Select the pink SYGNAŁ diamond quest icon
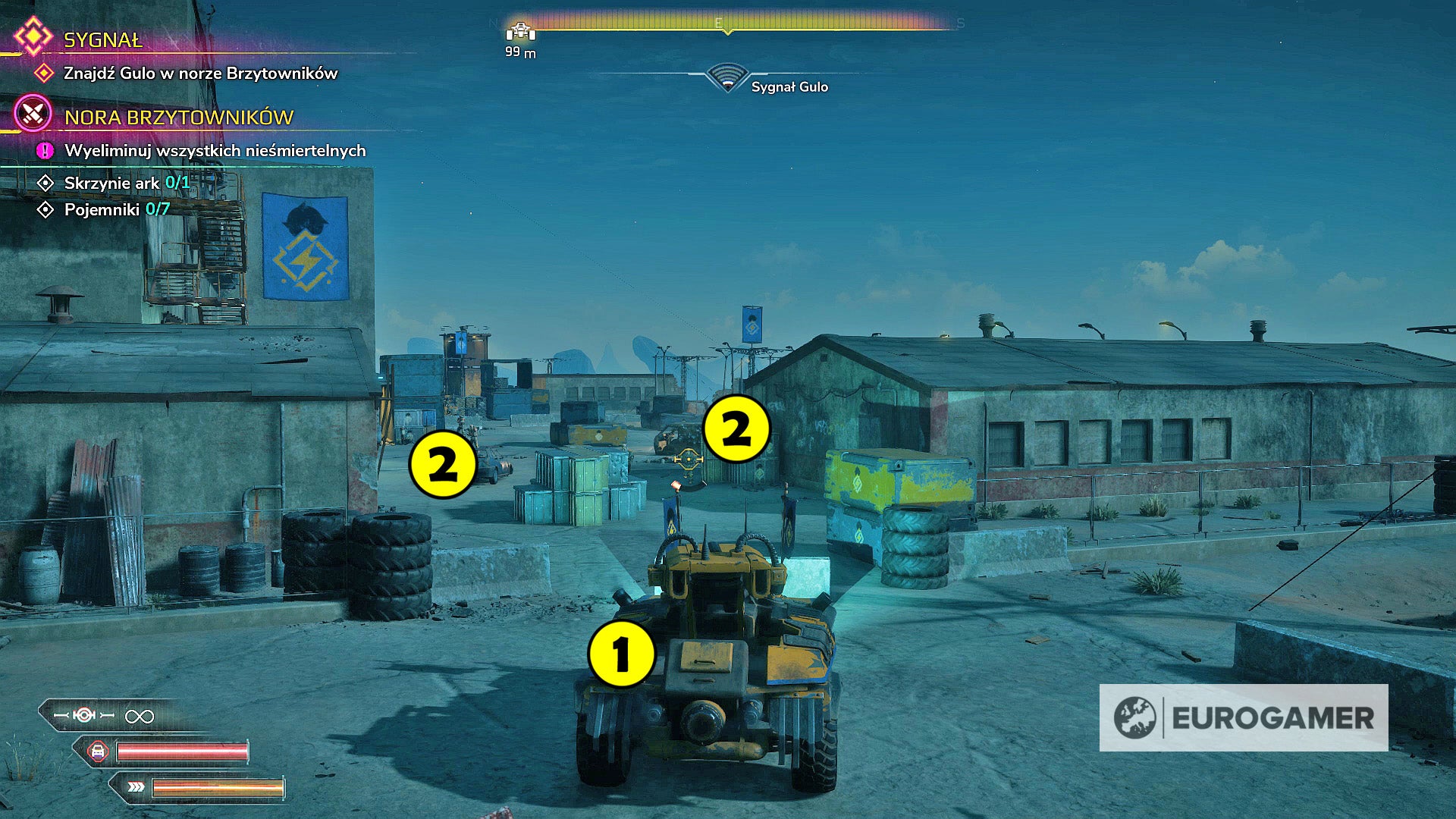This screenshot has height=819, width=1456. click(33, 36)
